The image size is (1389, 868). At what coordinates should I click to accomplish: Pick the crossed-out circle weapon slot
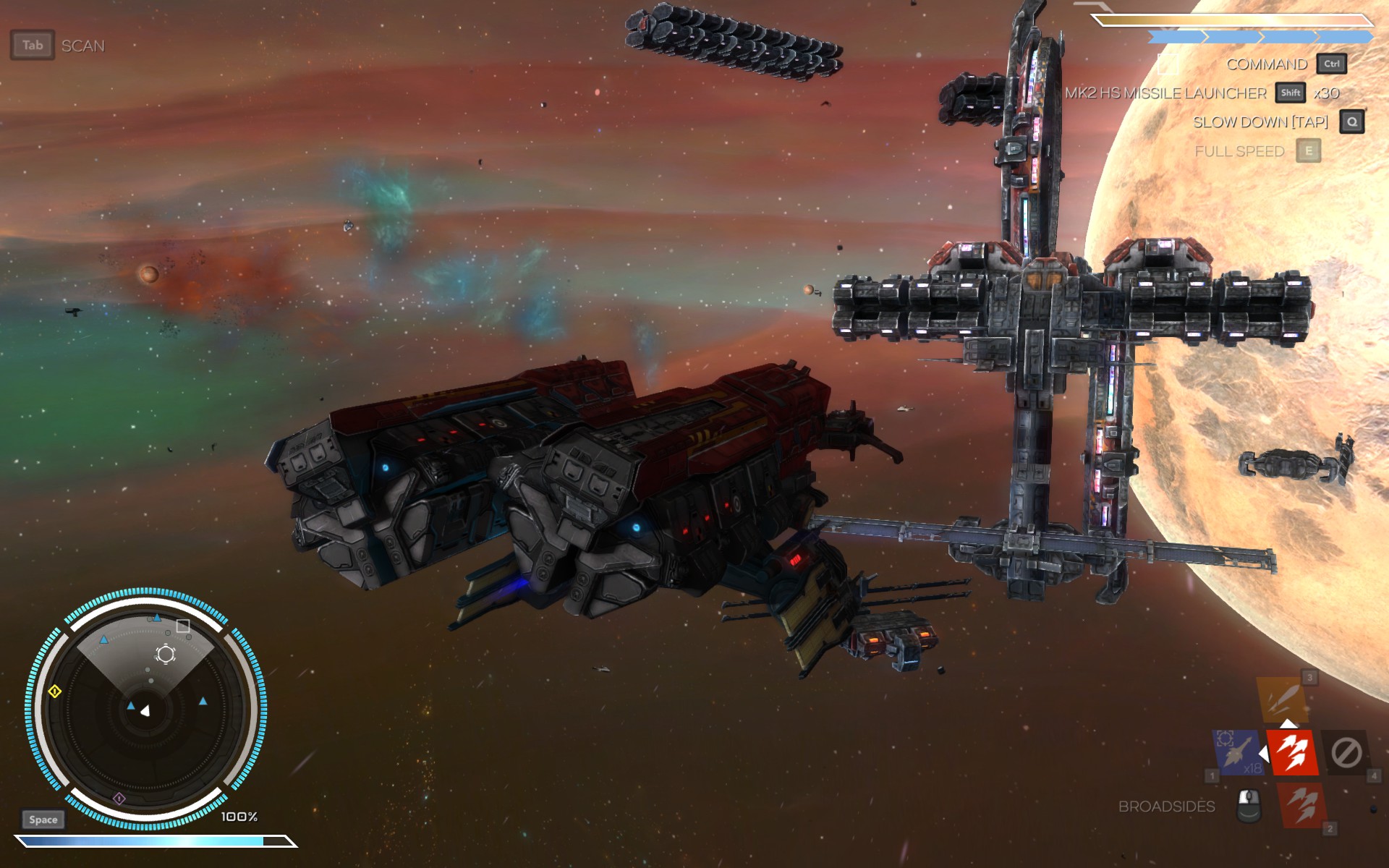point(1346,753)
